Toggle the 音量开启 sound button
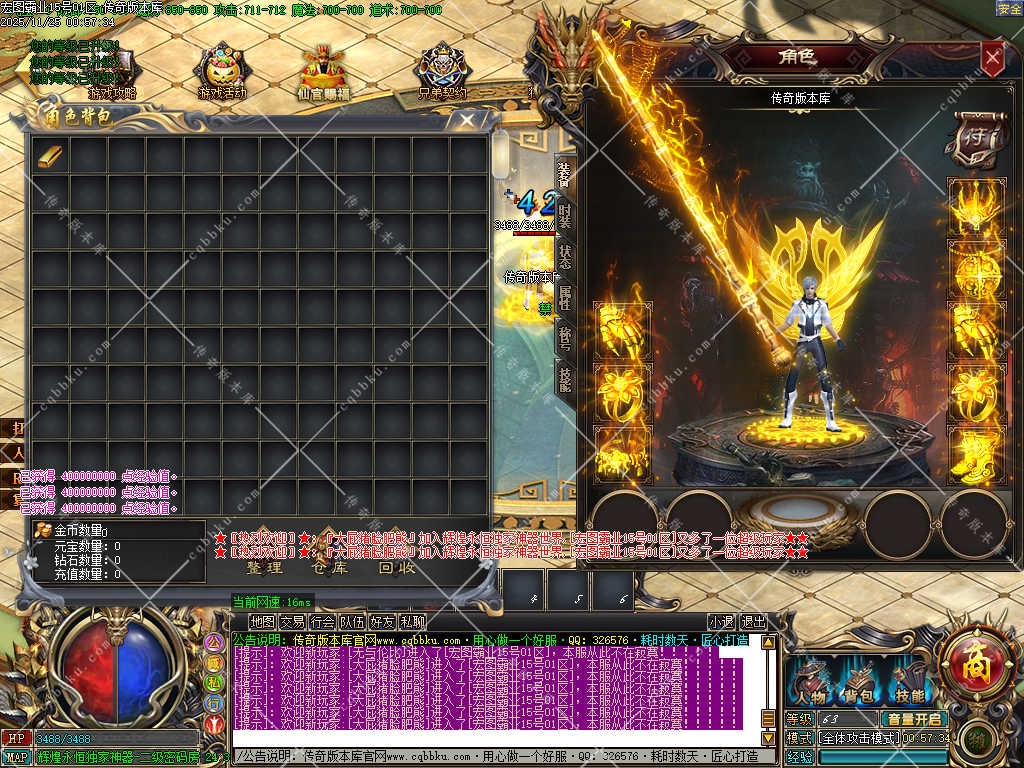The image size is (1024, 768). point(913,719)
